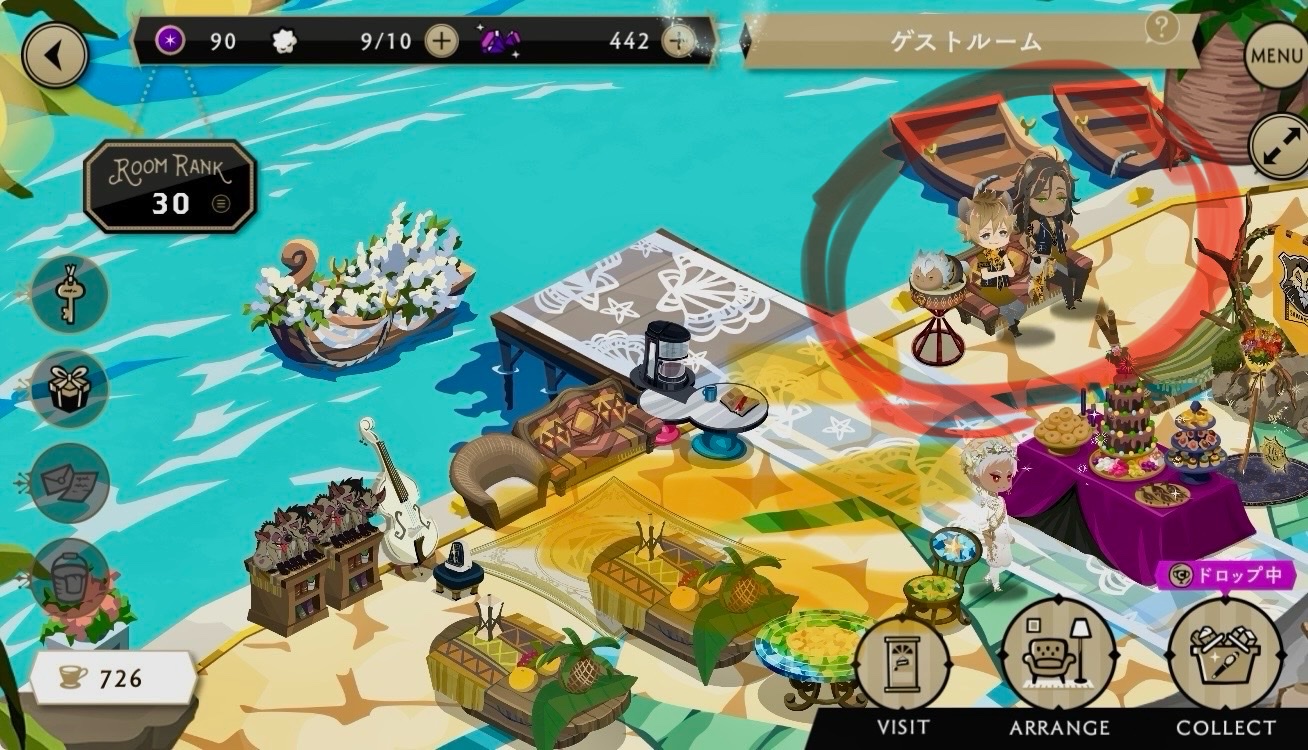
Task: Tap the question mark help icon
Action: 1161,28
